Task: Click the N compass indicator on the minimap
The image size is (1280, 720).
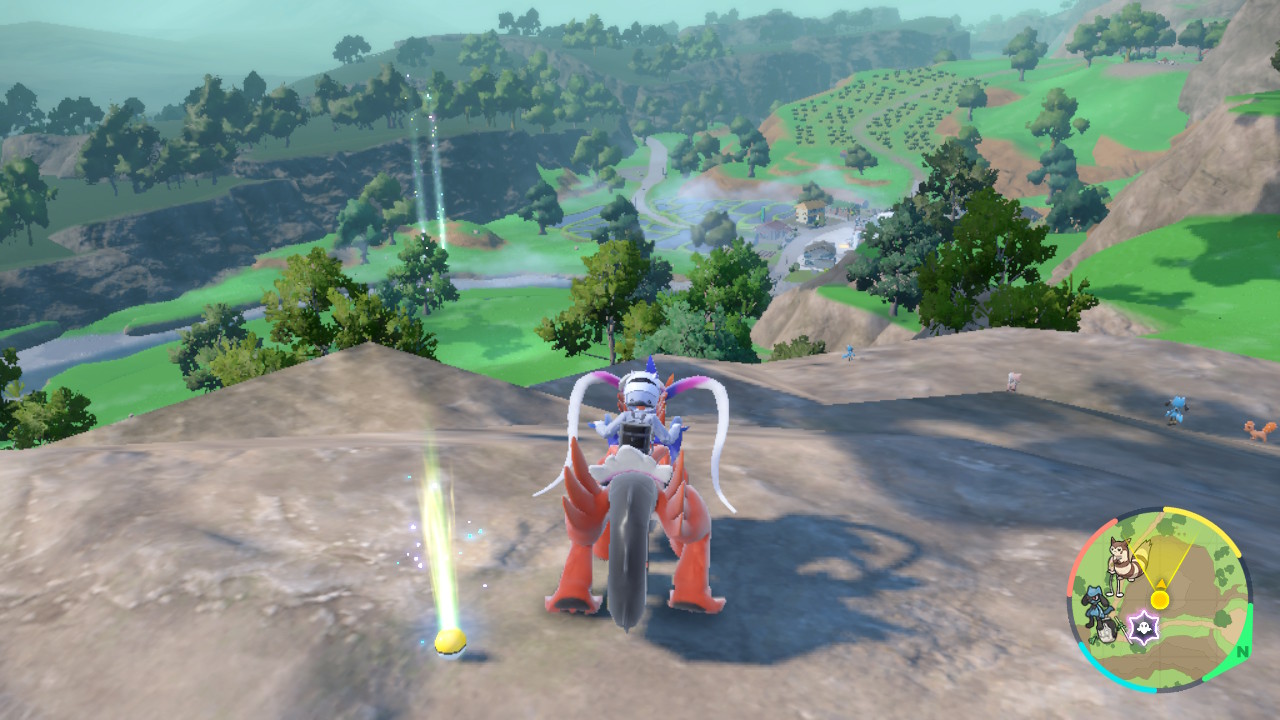Action: (x=1241, y=651)
